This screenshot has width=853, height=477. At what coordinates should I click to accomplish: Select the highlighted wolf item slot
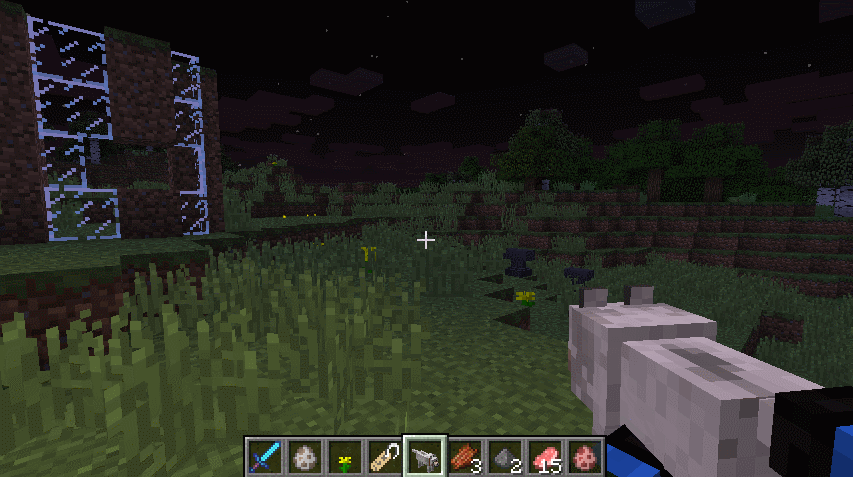coord(425,457)
